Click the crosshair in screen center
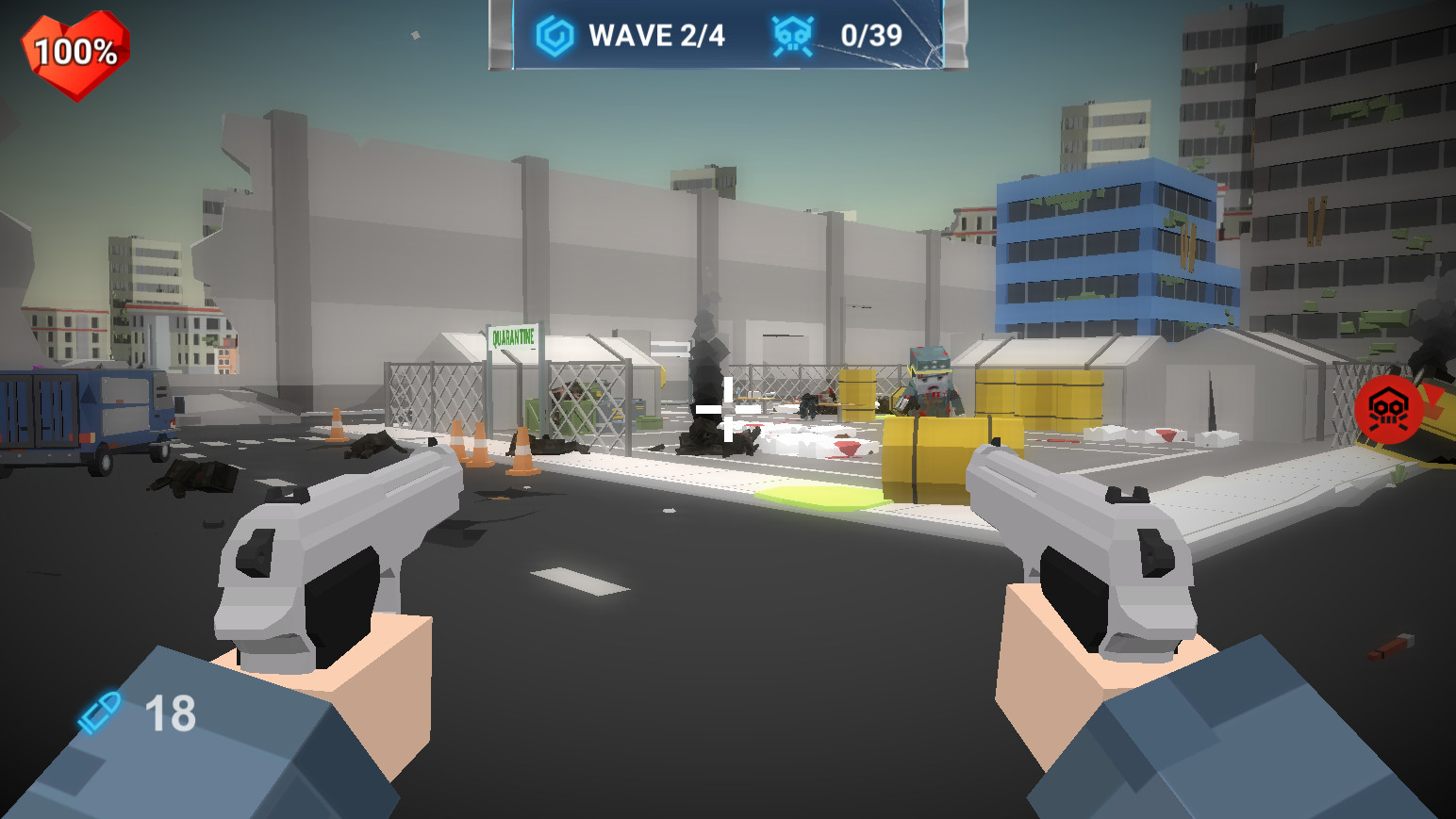 [726, 407]
